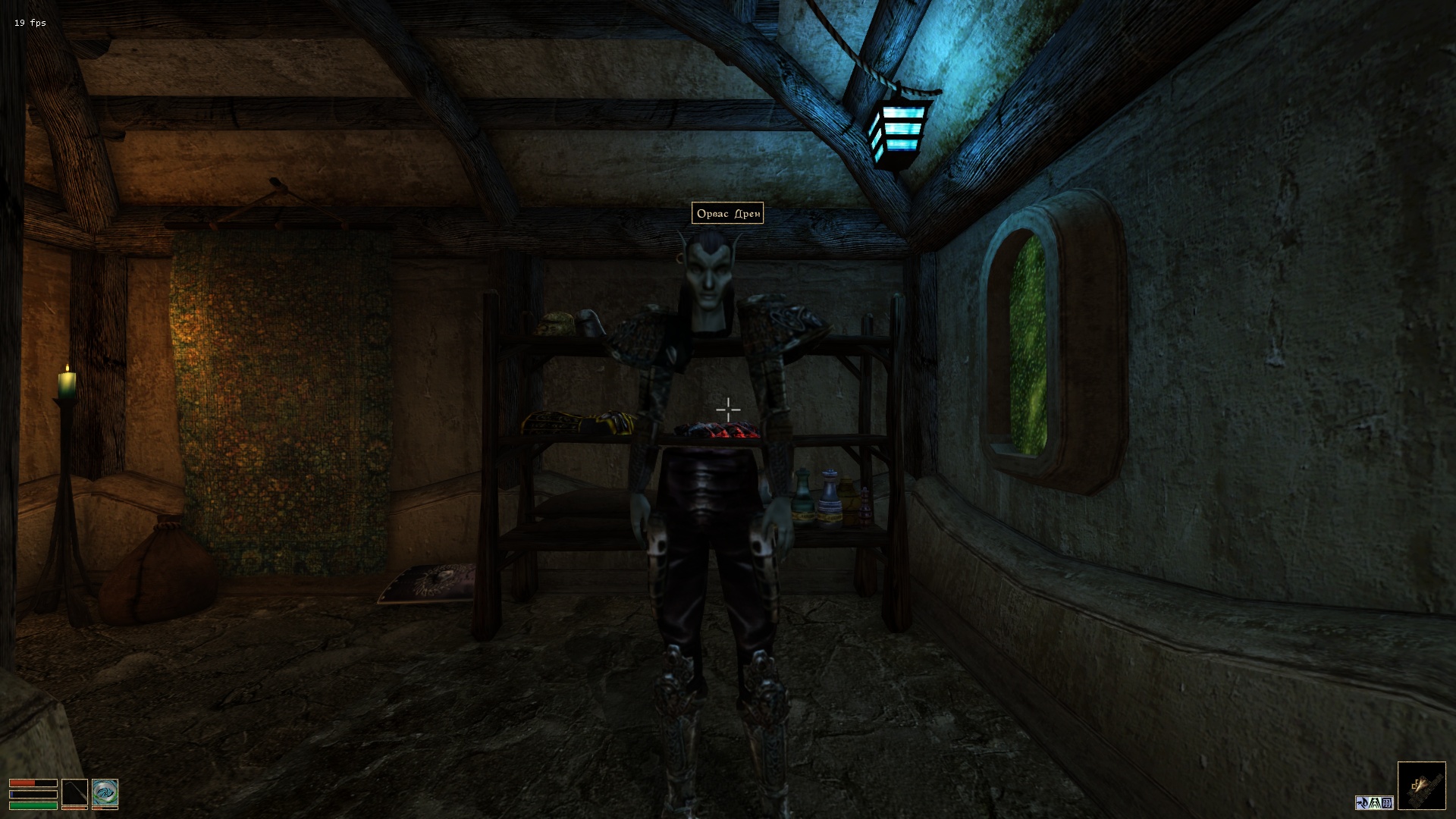Open the blue swirl spell icon
Viewport: 1456px width, 819px height.
pyautogui.click(x=105, y=792)
